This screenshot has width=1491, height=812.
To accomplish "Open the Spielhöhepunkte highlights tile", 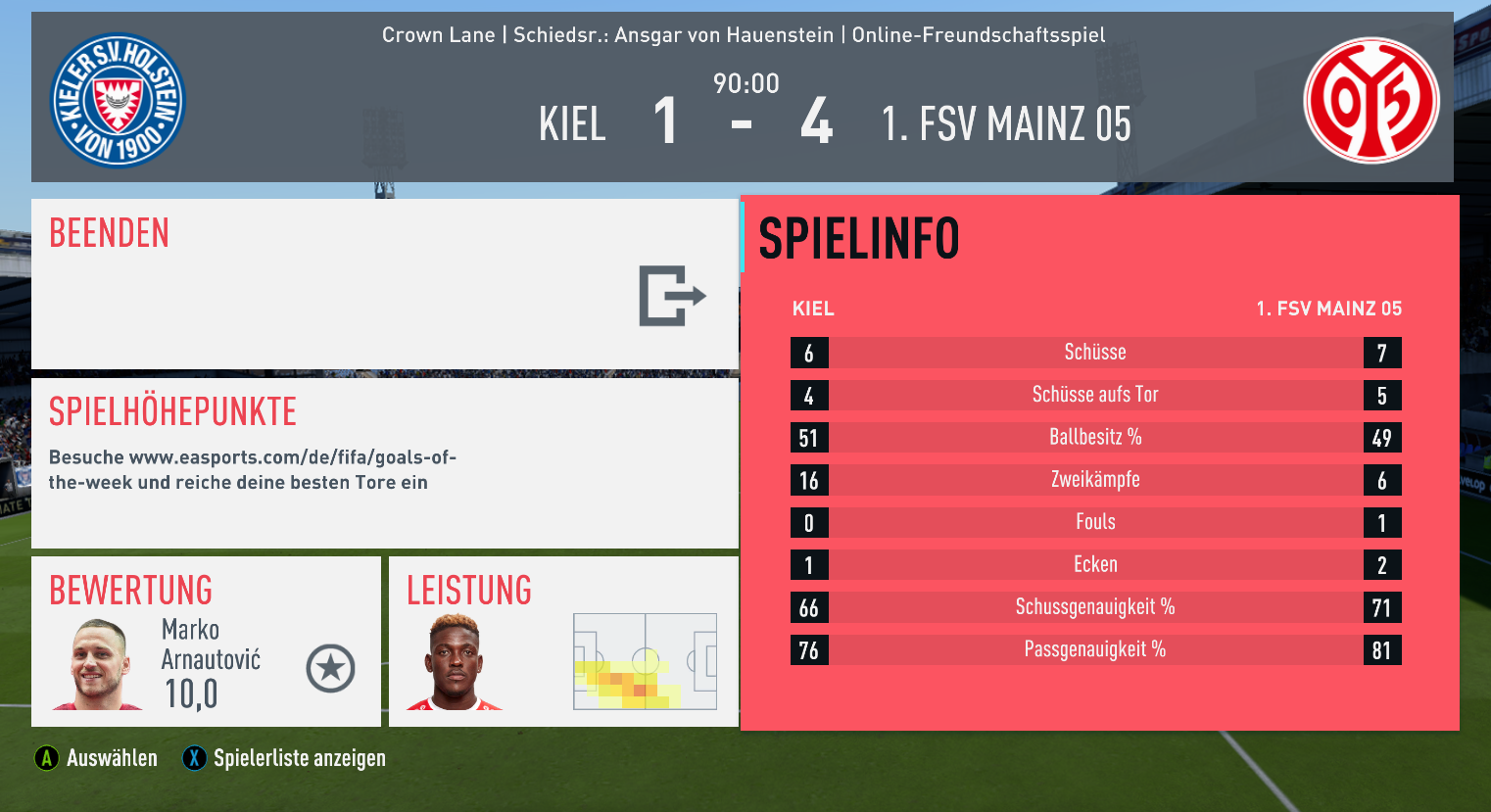I will tap(384, 462).
